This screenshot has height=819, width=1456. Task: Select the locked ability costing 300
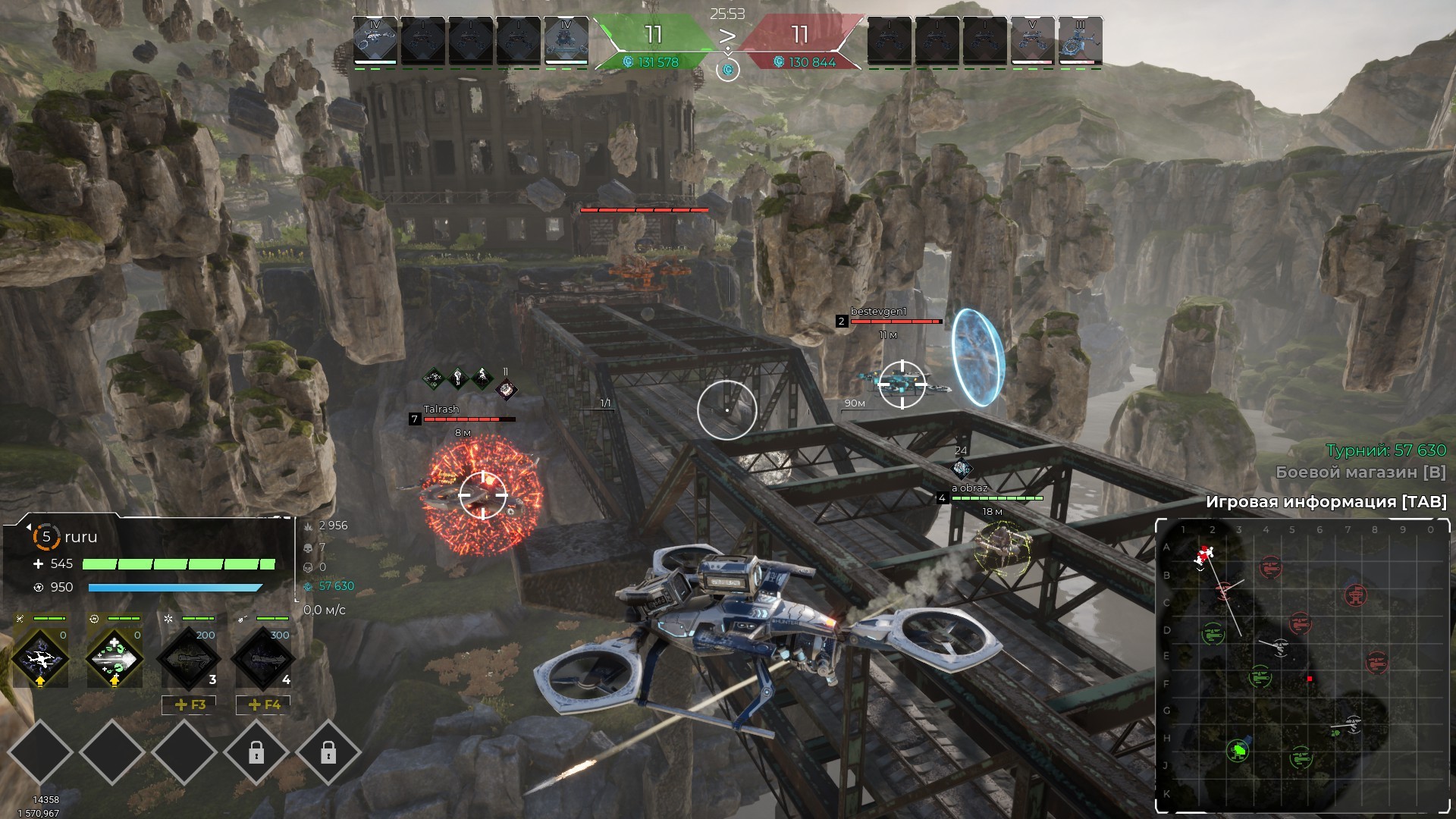pos(262,658)
